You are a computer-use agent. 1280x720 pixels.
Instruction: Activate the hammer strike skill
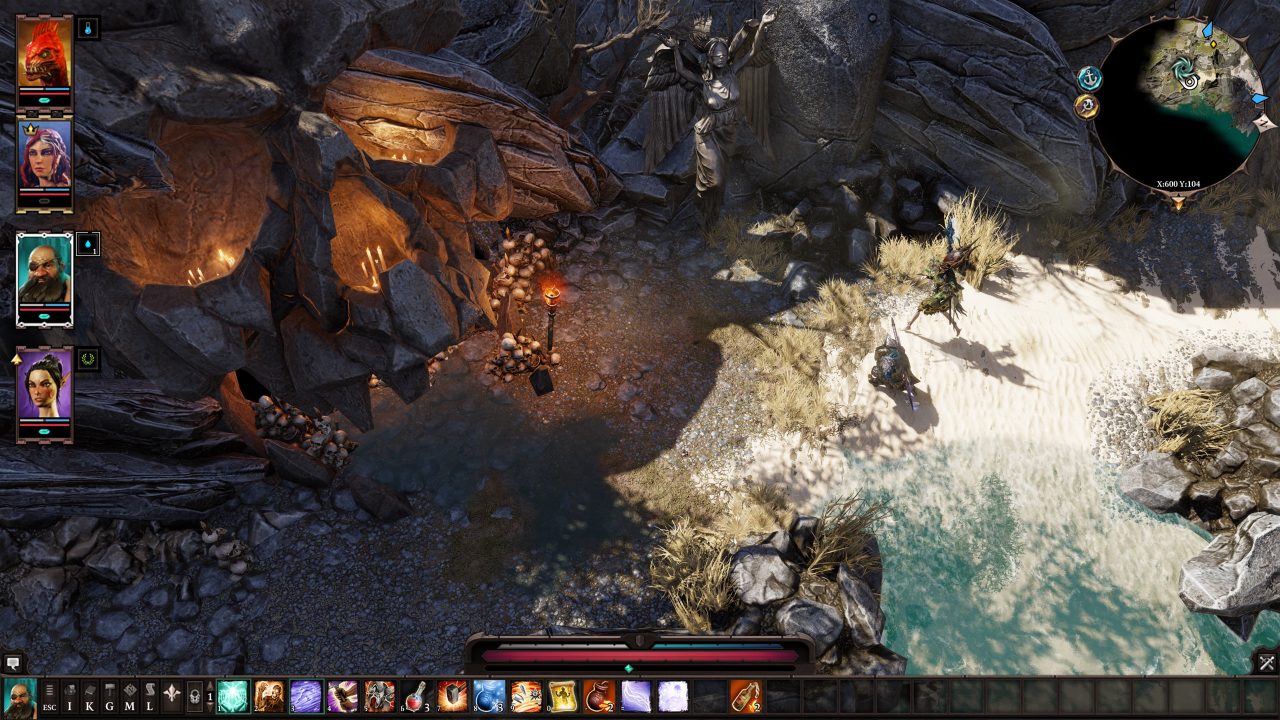click(452, 696)
